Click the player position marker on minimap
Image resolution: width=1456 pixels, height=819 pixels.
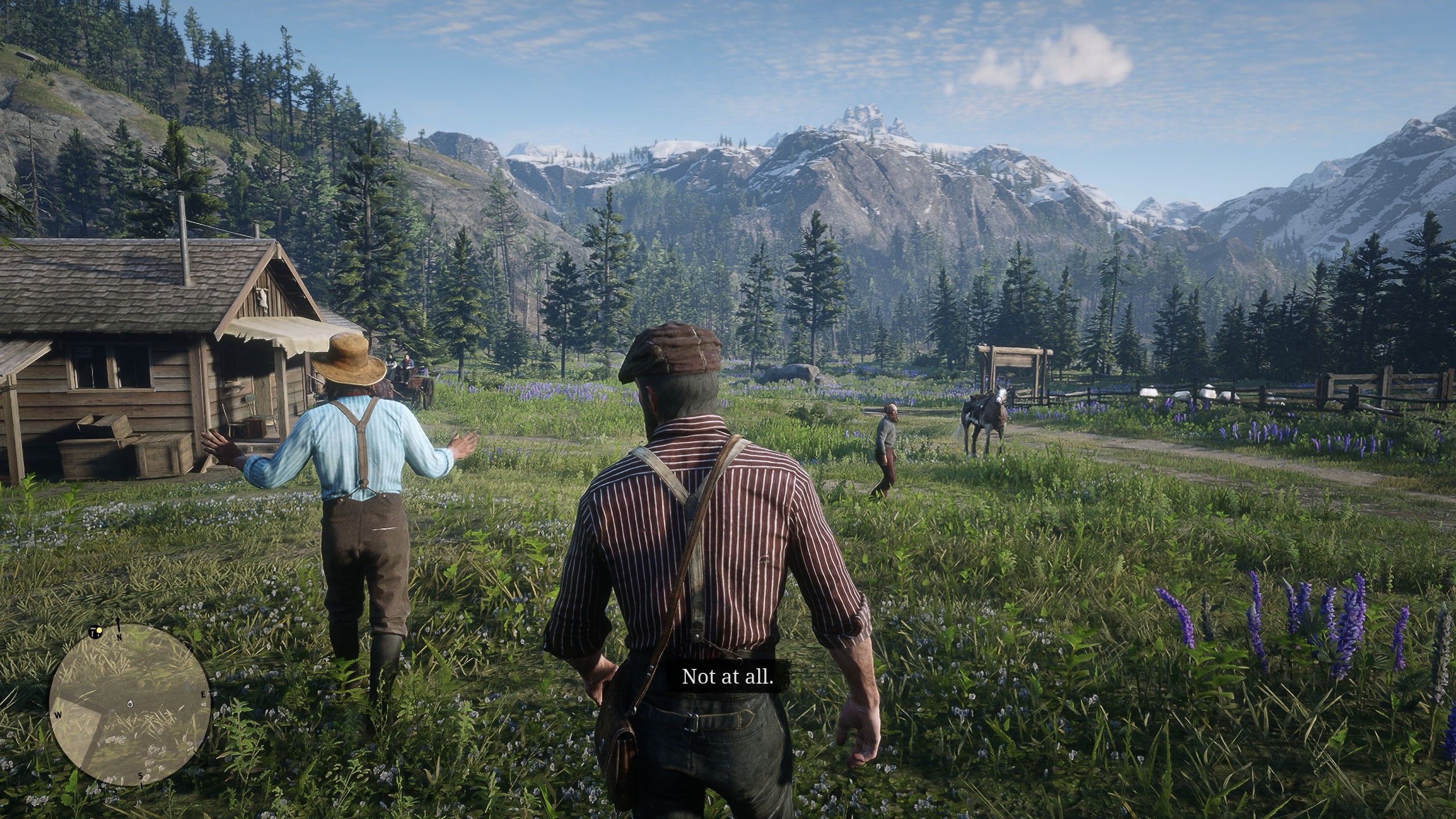[130, 705]
